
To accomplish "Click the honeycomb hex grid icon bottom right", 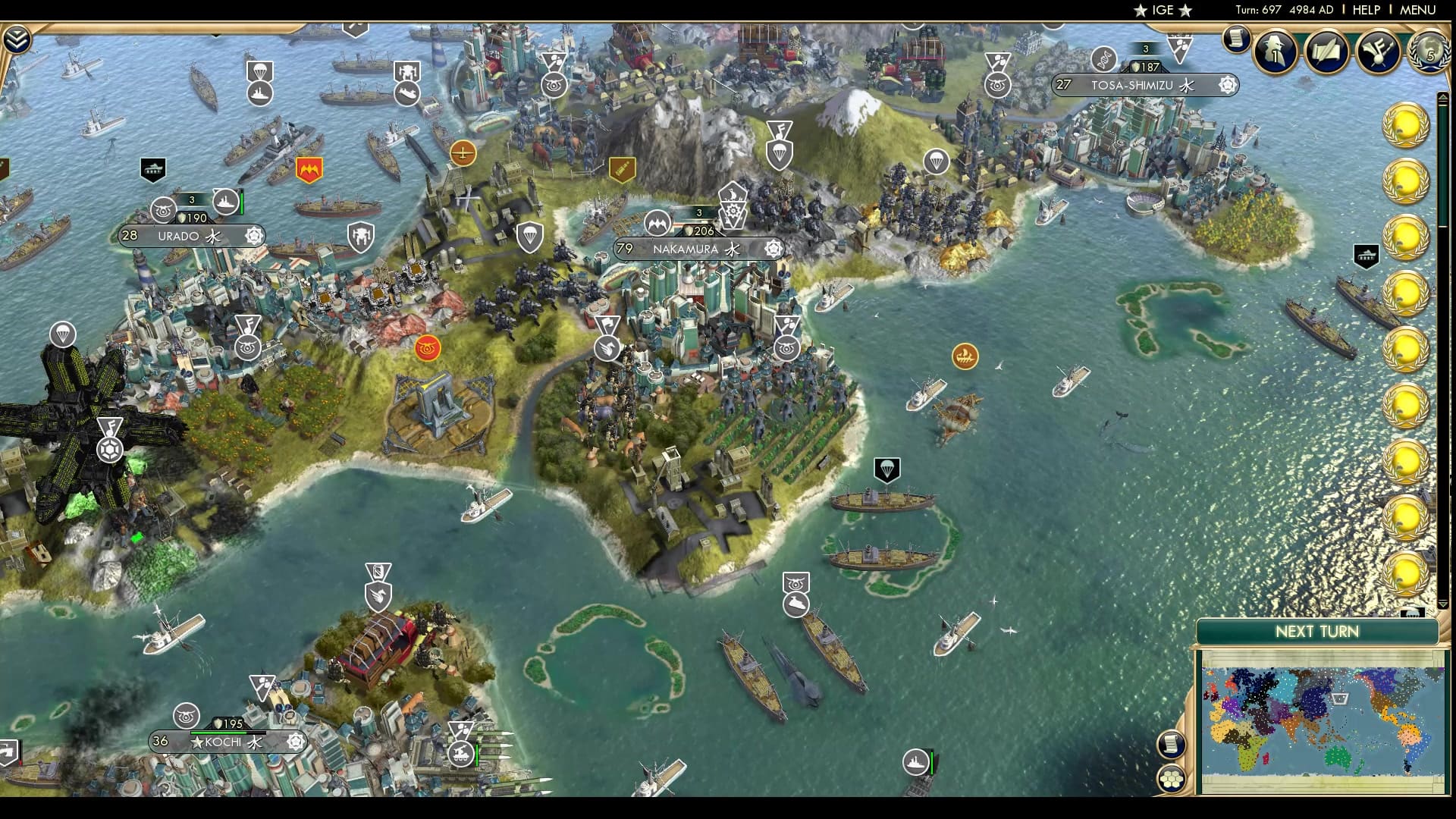I will click(1172, 779).
